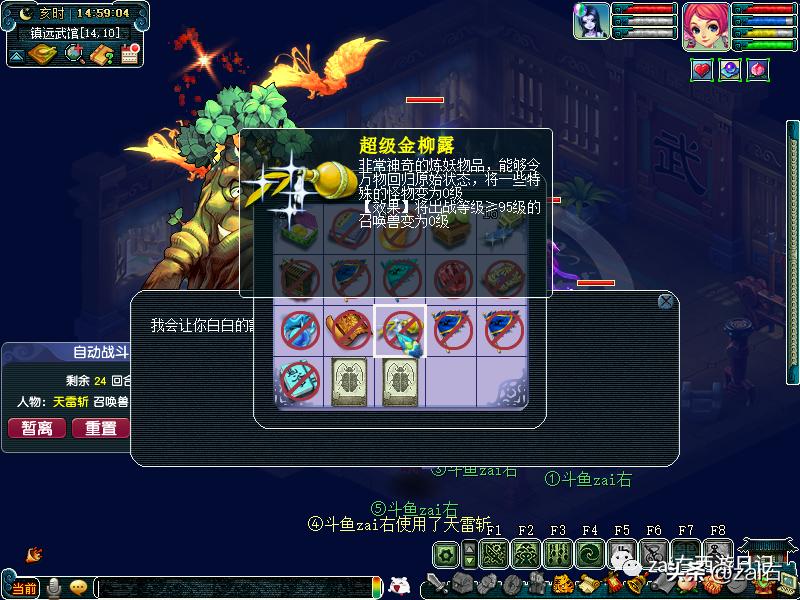Open the chat bubble emoticon button

pos(78,586)
